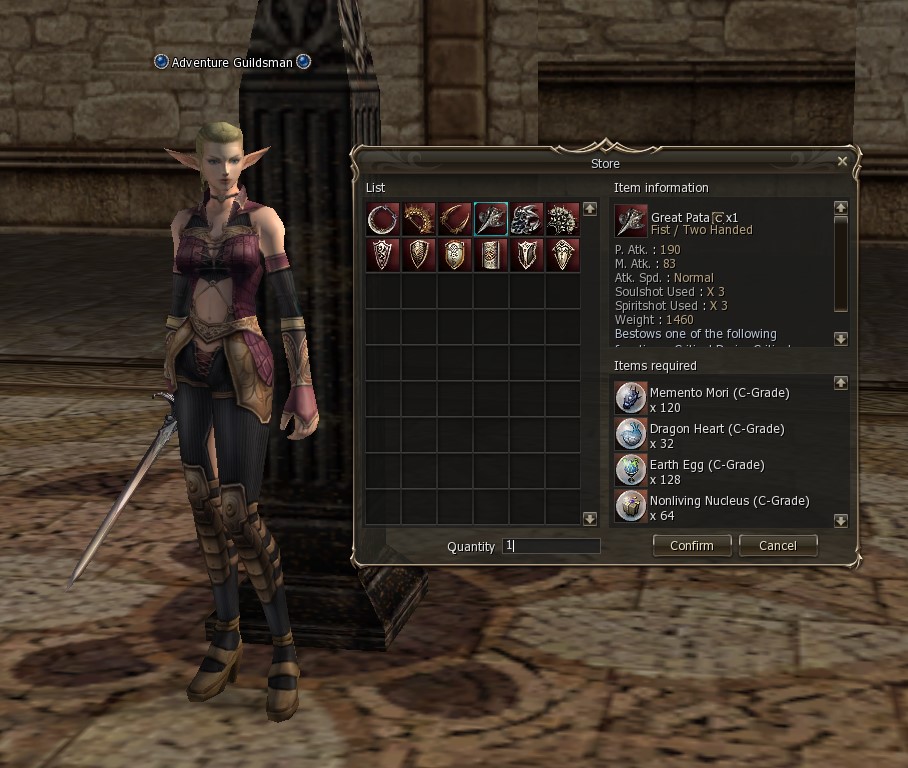Cancel the store transaction
The width and height of the screenshot is (908, 768).
point(777,545)
